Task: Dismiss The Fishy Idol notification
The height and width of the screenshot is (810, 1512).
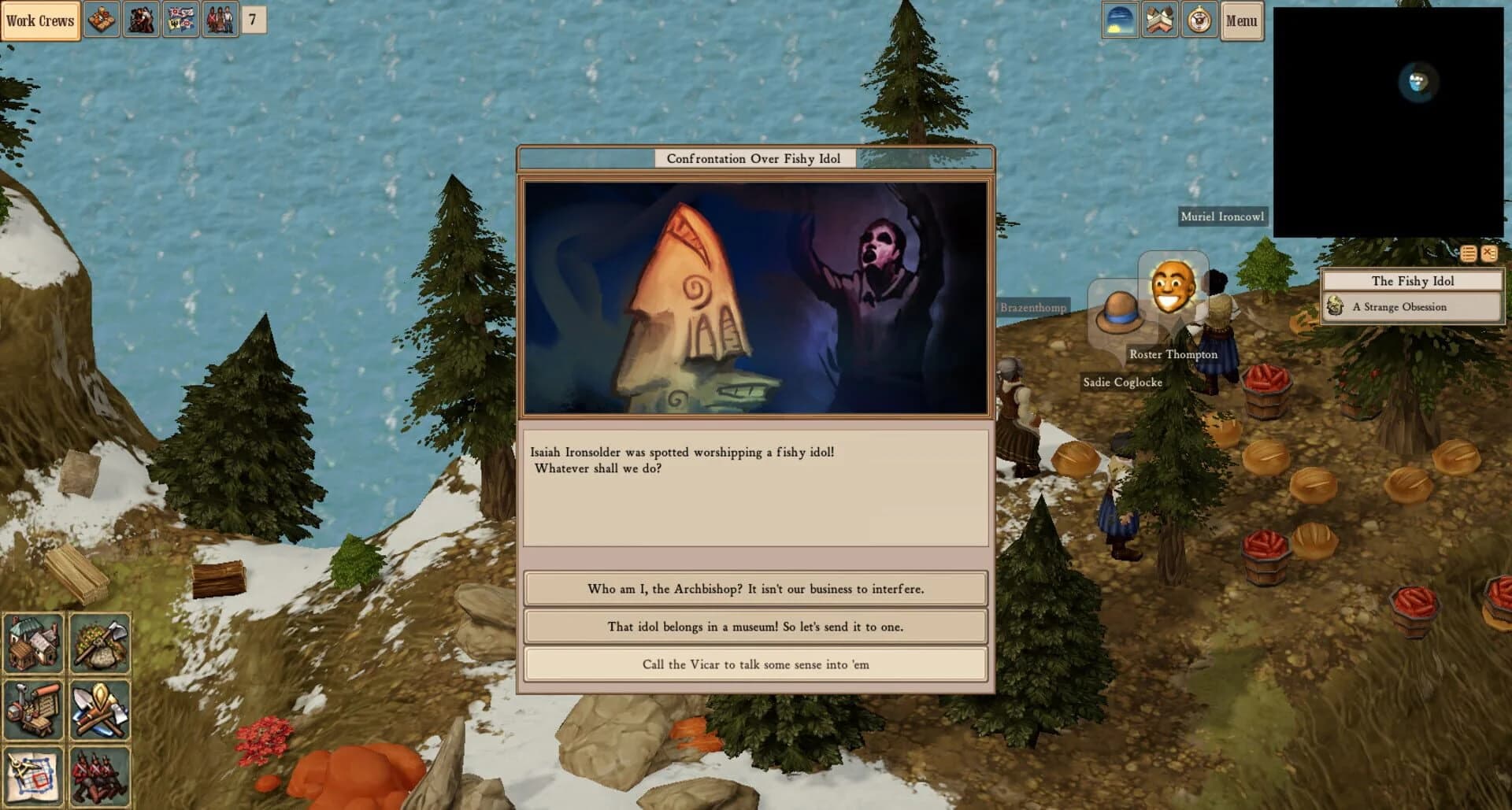Action: pos(1490,254)
